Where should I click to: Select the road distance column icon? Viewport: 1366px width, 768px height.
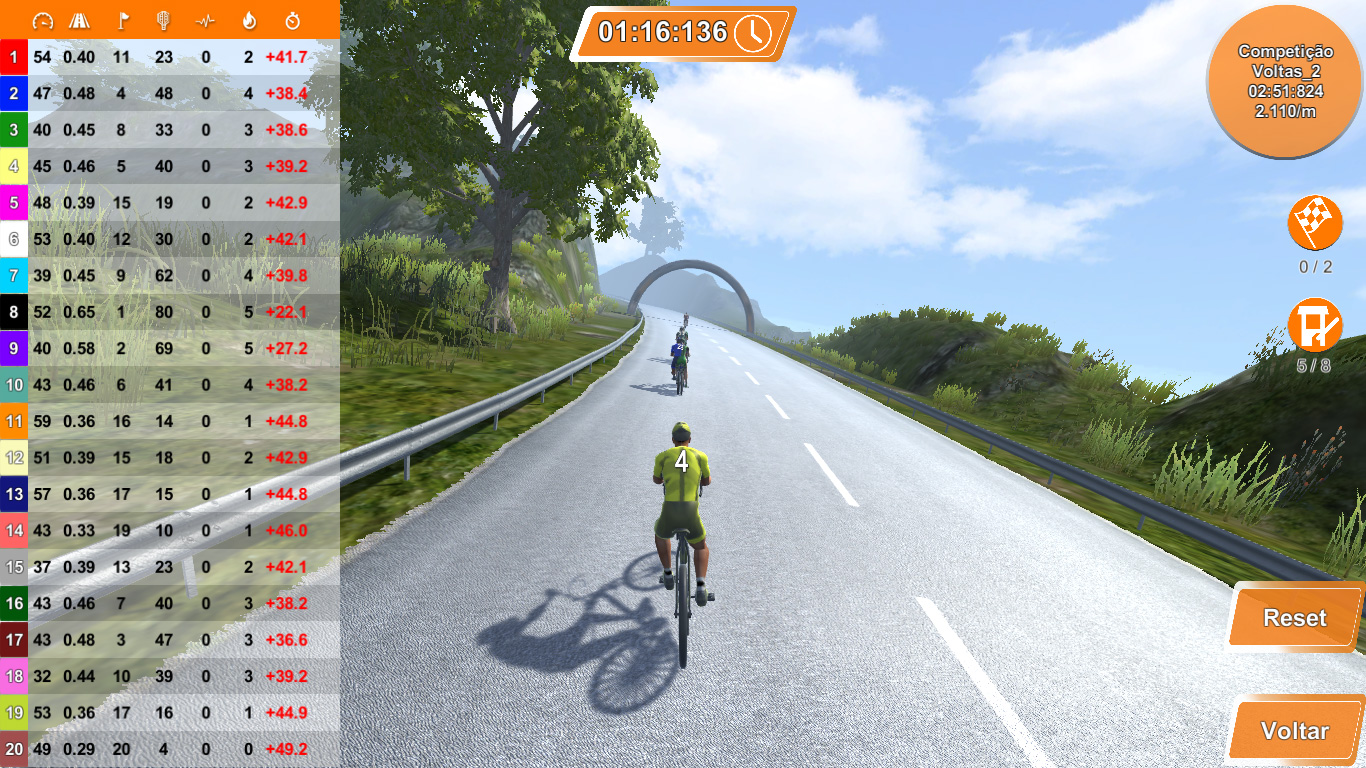click(x=80, y=20)
